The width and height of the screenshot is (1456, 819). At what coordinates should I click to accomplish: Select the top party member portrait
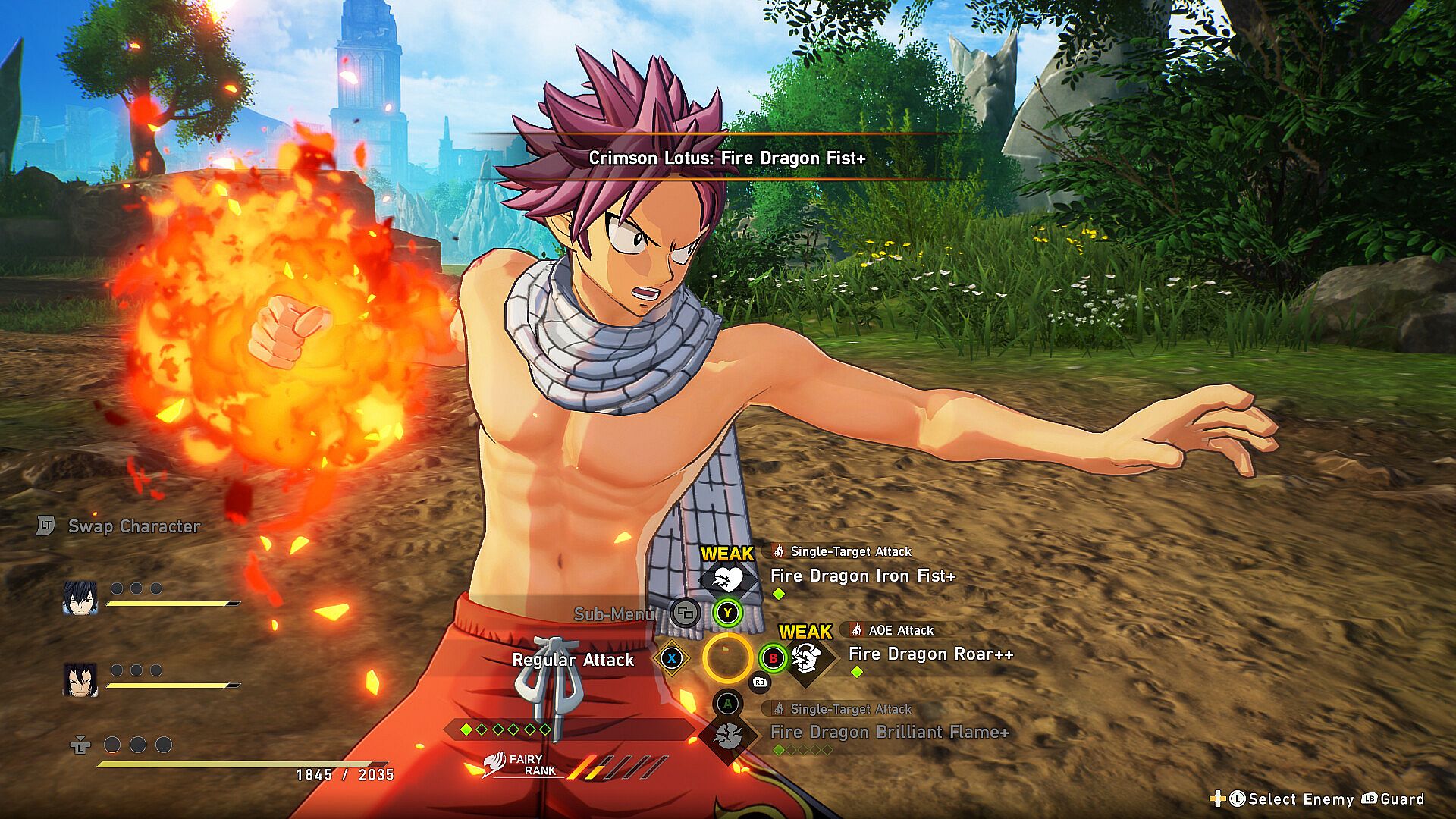point(80,598)
